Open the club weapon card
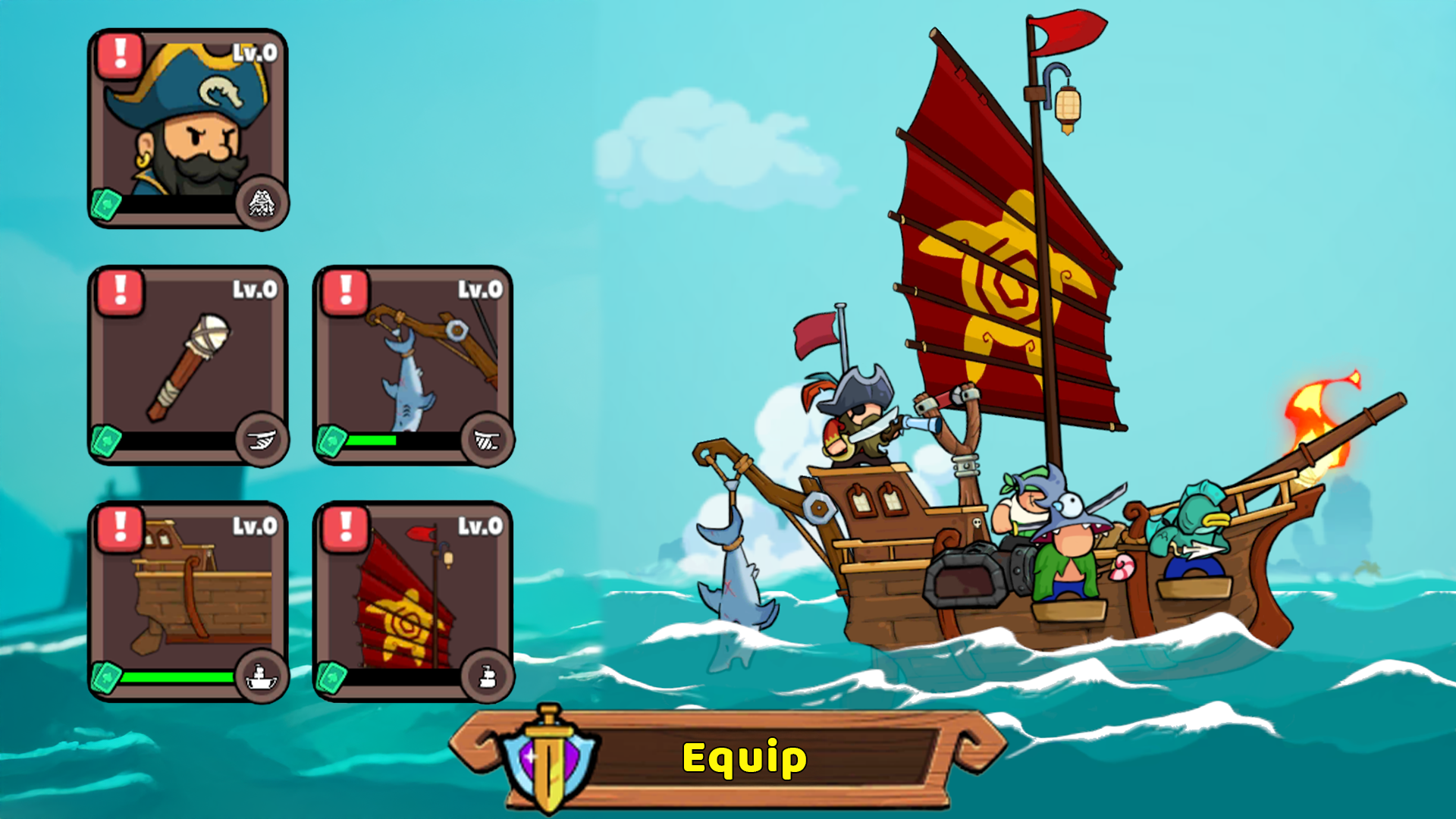Viewport: 1456px width, 819px height. point(188,364)
